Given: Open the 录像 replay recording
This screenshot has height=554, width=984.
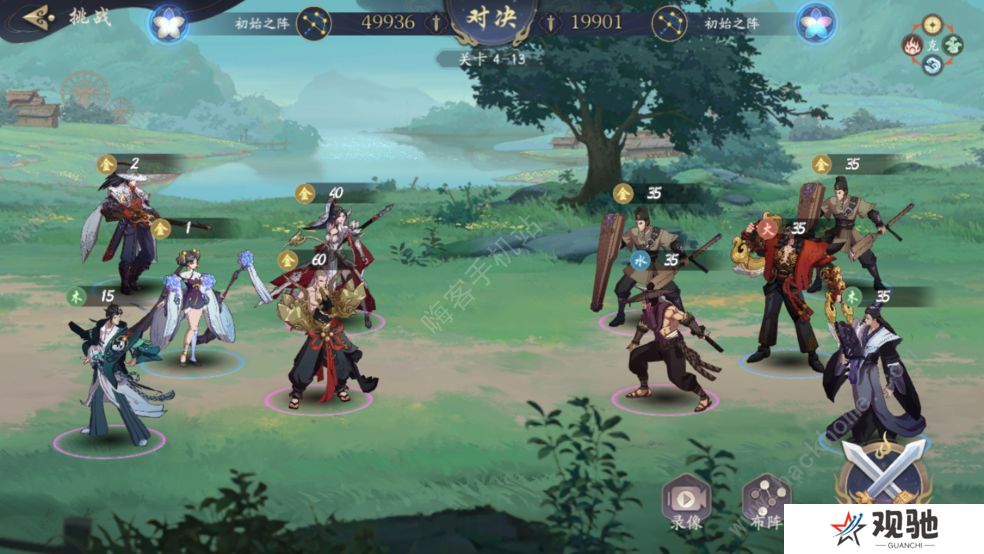Looking at the screenshot, I should pos(685,497).
